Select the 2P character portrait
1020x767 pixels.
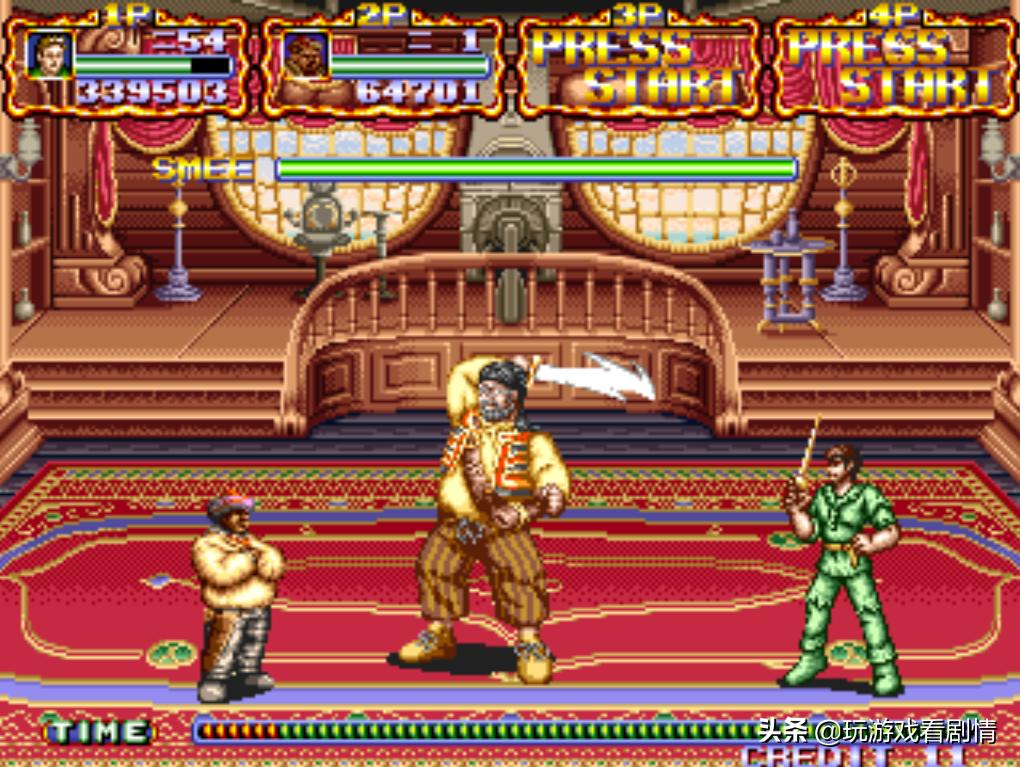click(x=304, y=54)
